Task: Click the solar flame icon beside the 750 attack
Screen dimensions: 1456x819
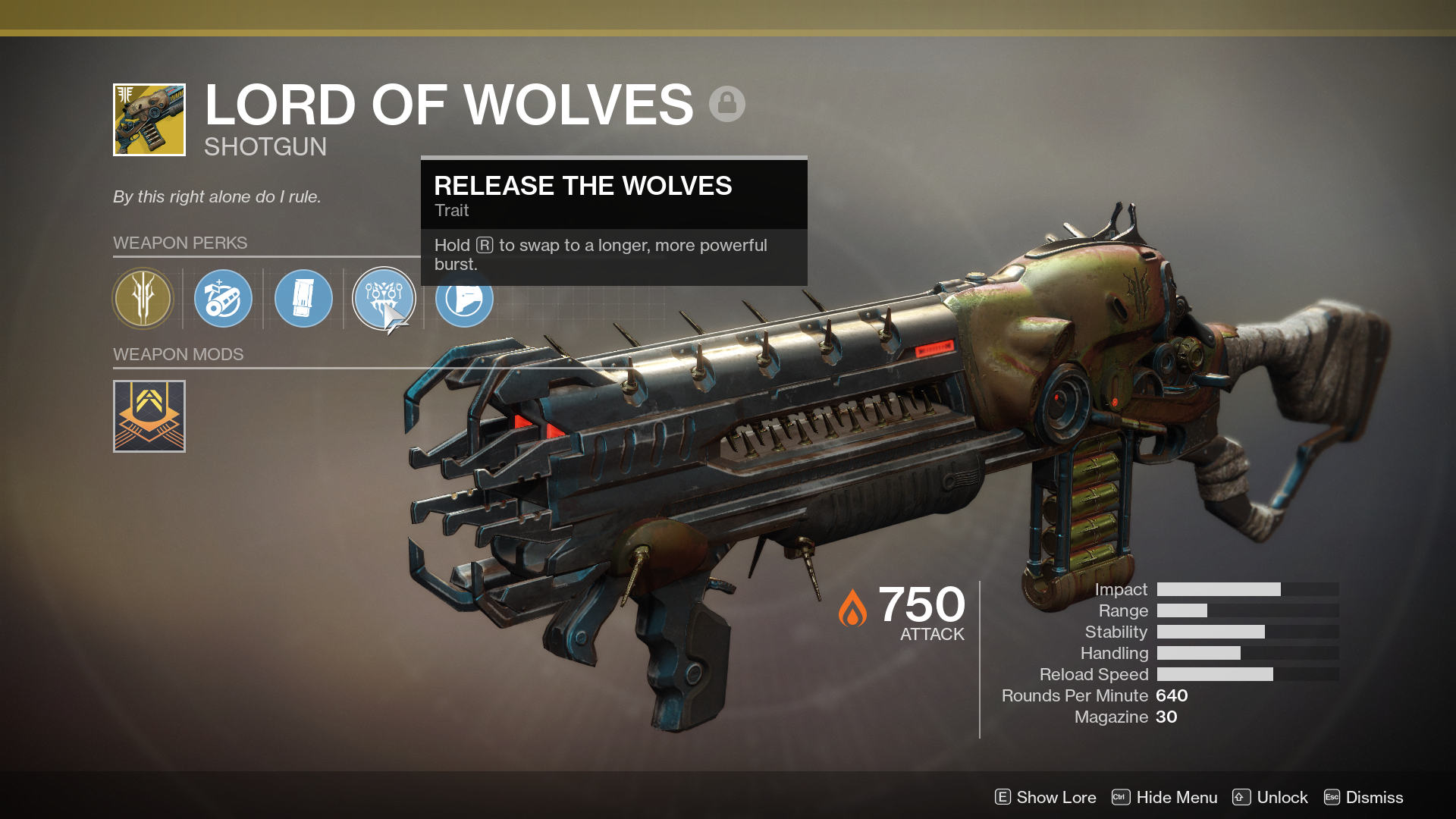Action: [x=852, y=607]
